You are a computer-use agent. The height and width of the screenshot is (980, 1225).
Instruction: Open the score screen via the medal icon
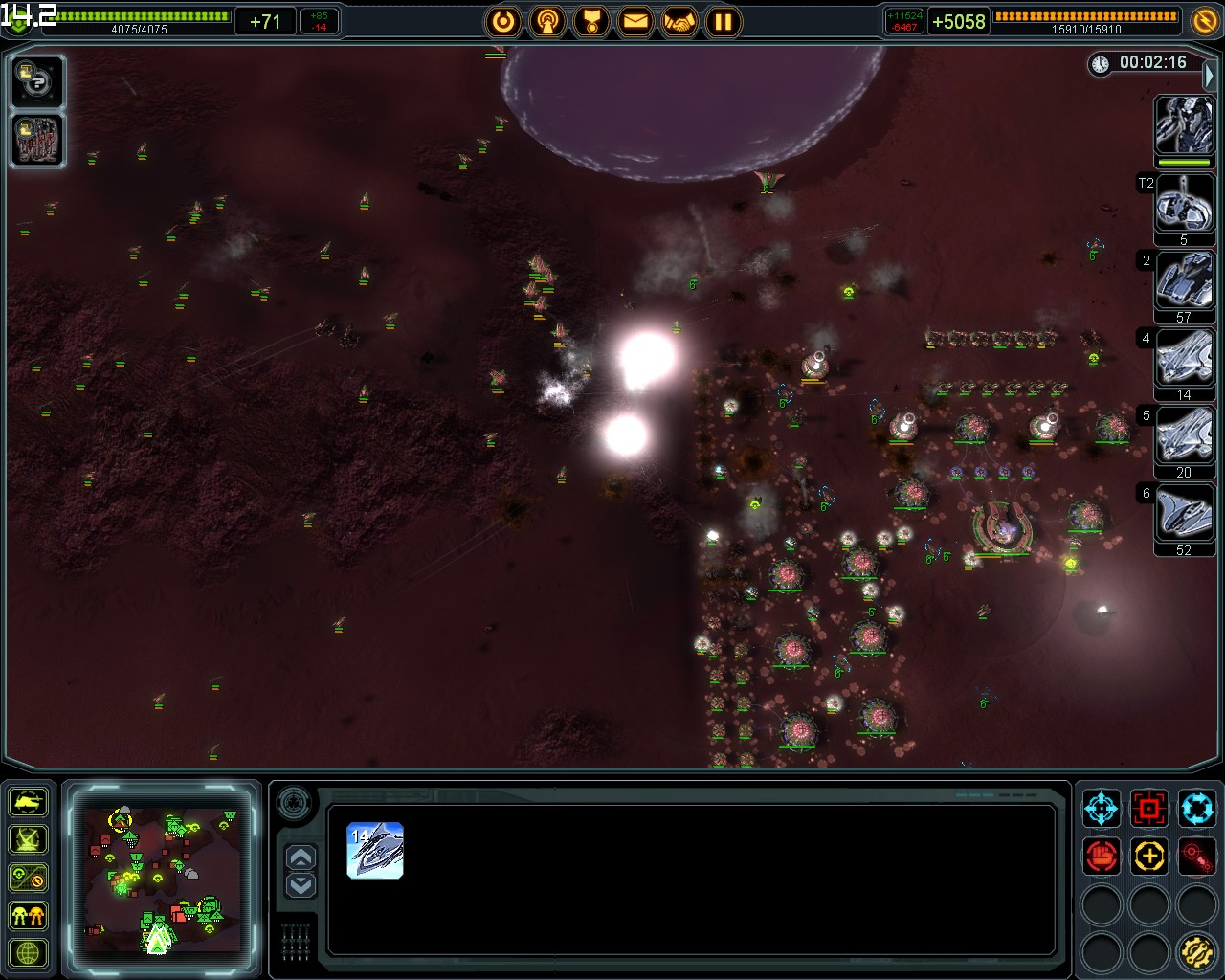[592, 21]
